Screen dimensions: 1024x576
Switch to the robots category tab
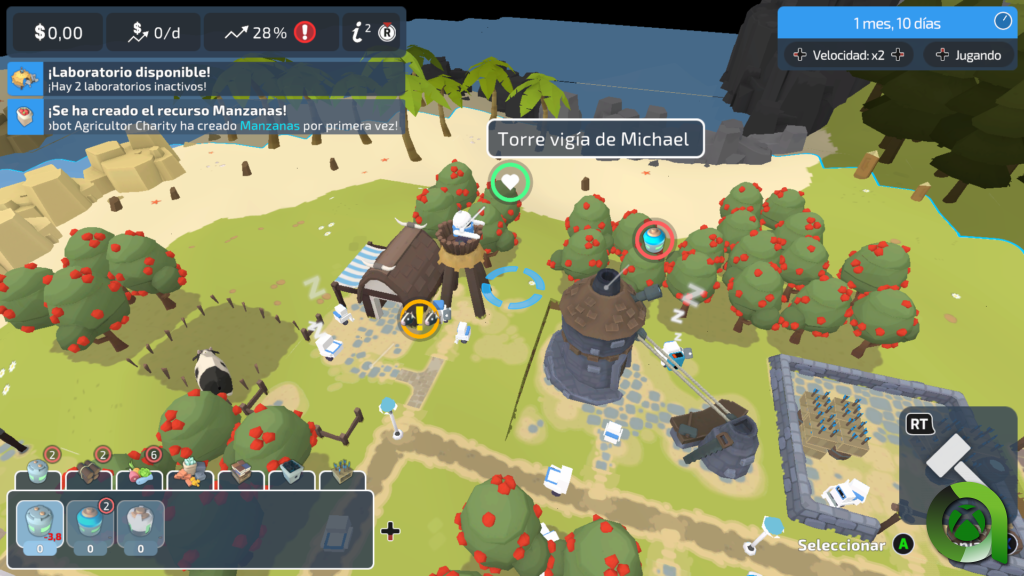point(38,472)
